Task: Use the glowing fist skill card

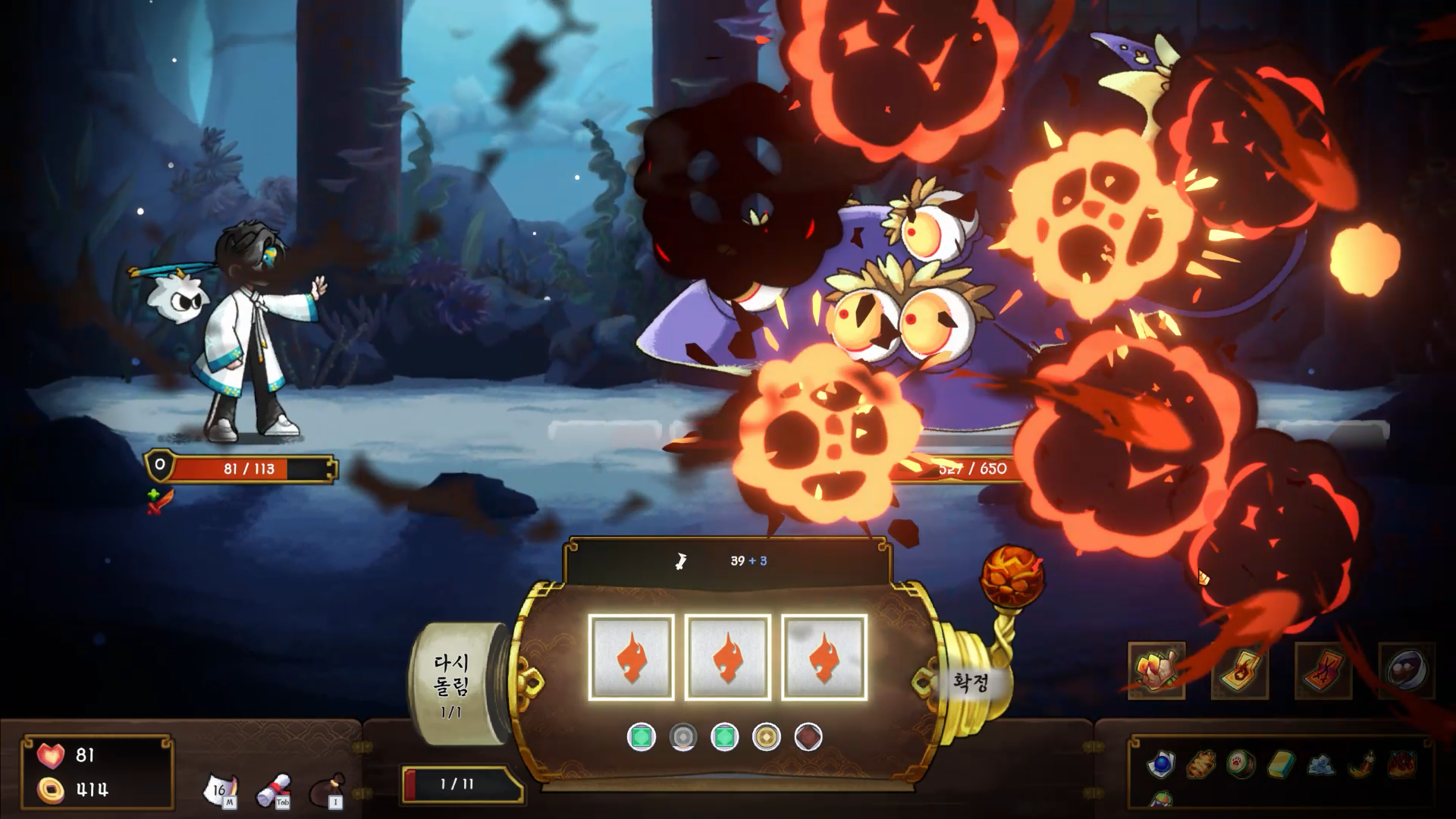Action: point(1156,670)
